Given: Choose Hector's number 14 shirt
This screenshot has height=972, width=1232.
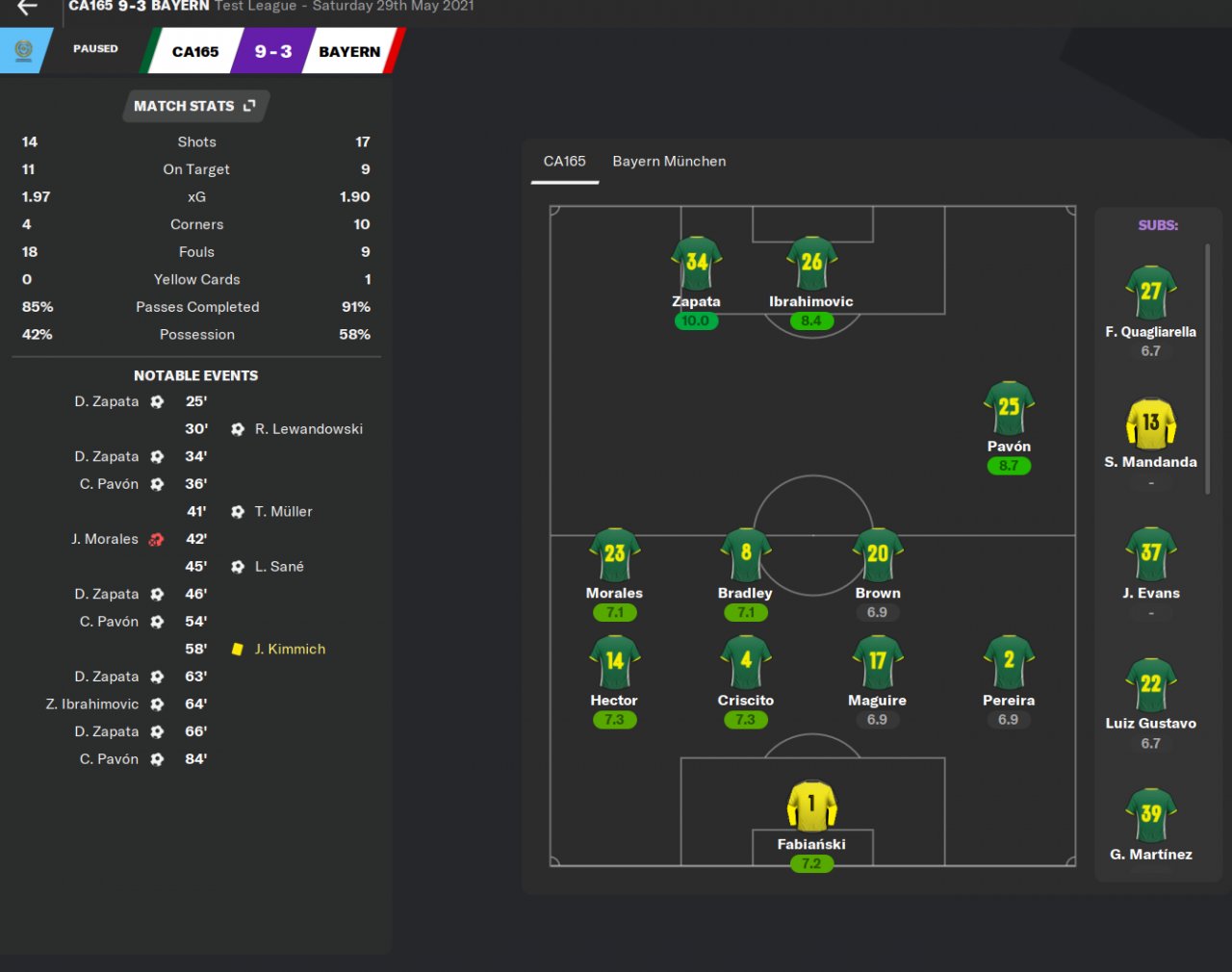Looking at the screenshot, I should (615, 662).
